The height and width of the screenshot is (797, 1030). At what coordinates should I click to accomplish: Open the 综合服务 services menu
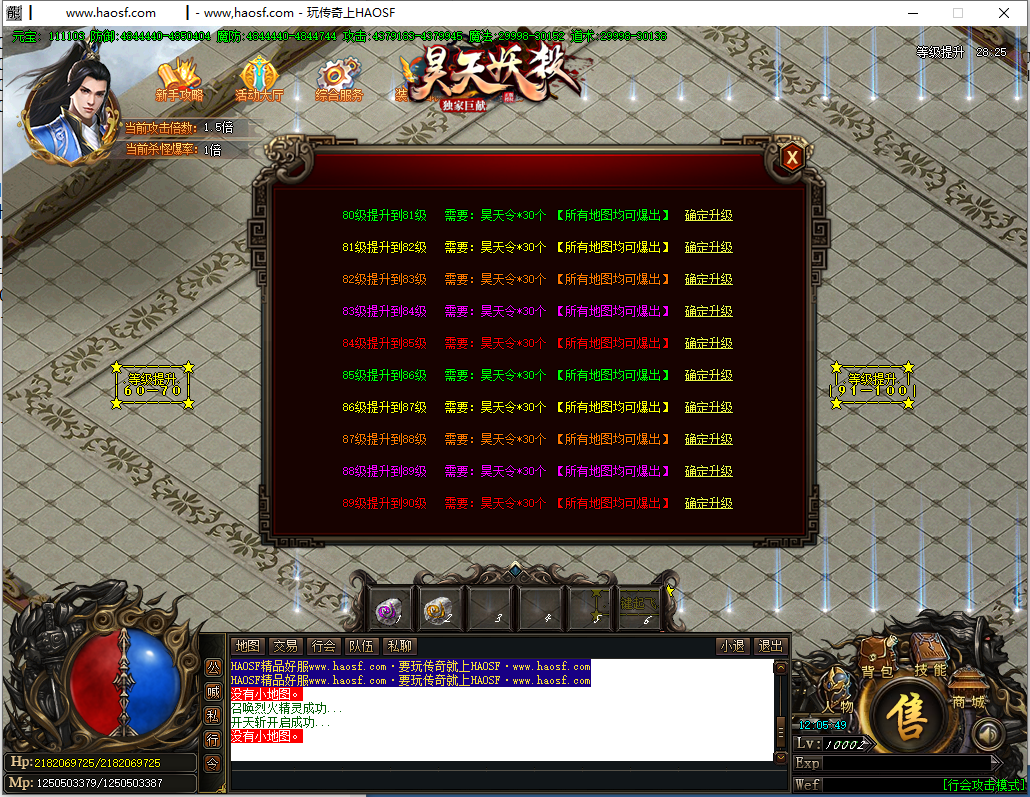(x=339, y=81)
